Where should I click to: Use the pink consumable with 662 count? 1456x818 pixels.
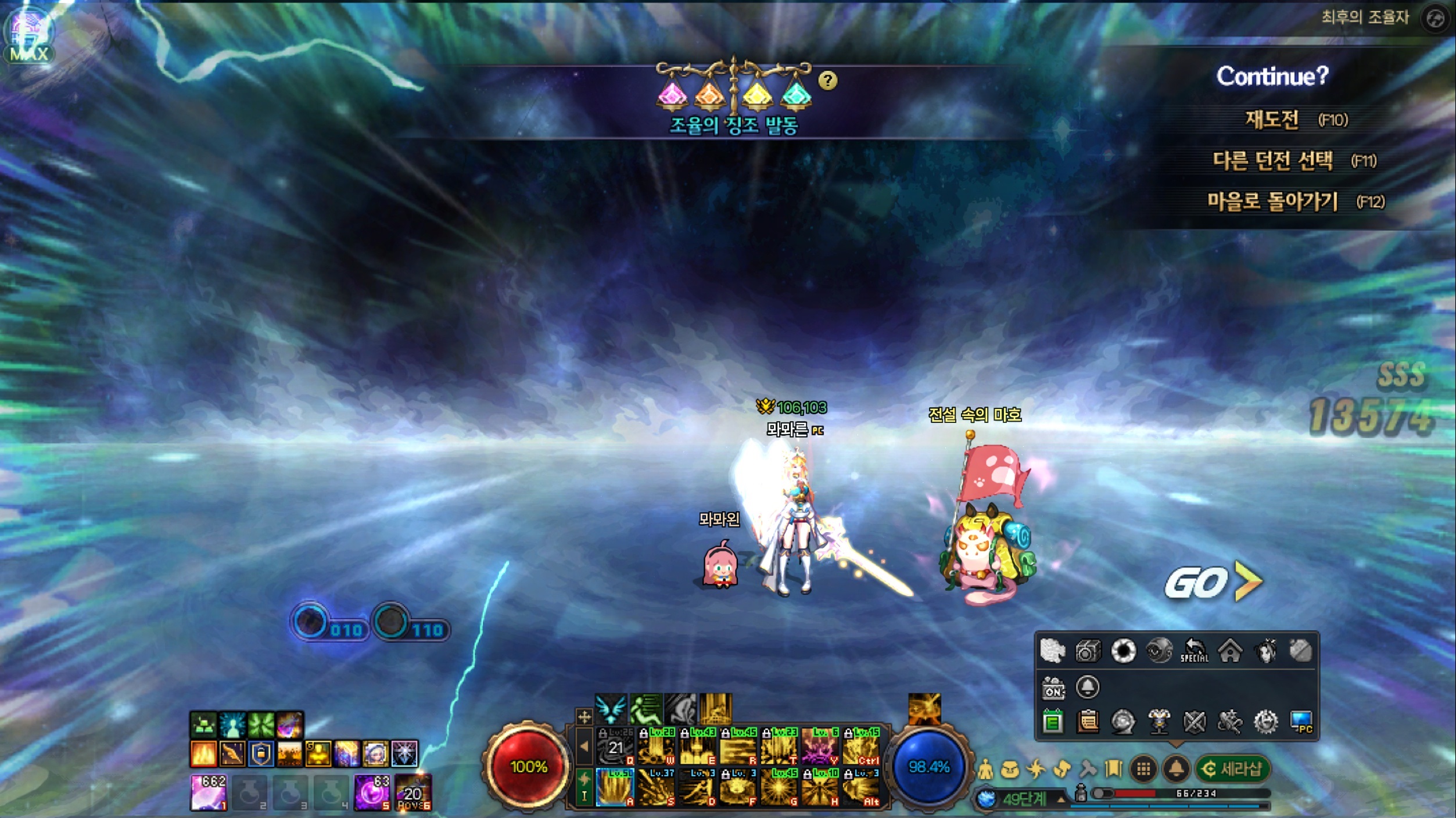point(209,792)
